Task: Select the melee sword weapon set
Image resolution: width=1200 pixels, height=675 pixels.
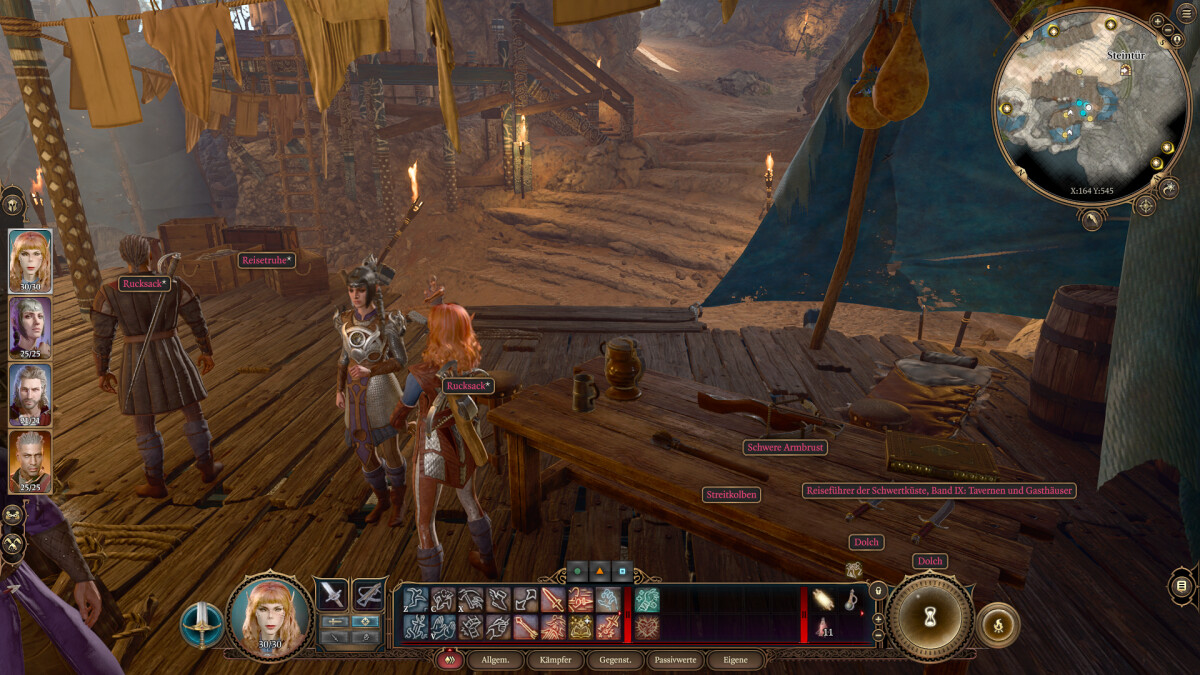Action: click(x=332, y=594)
